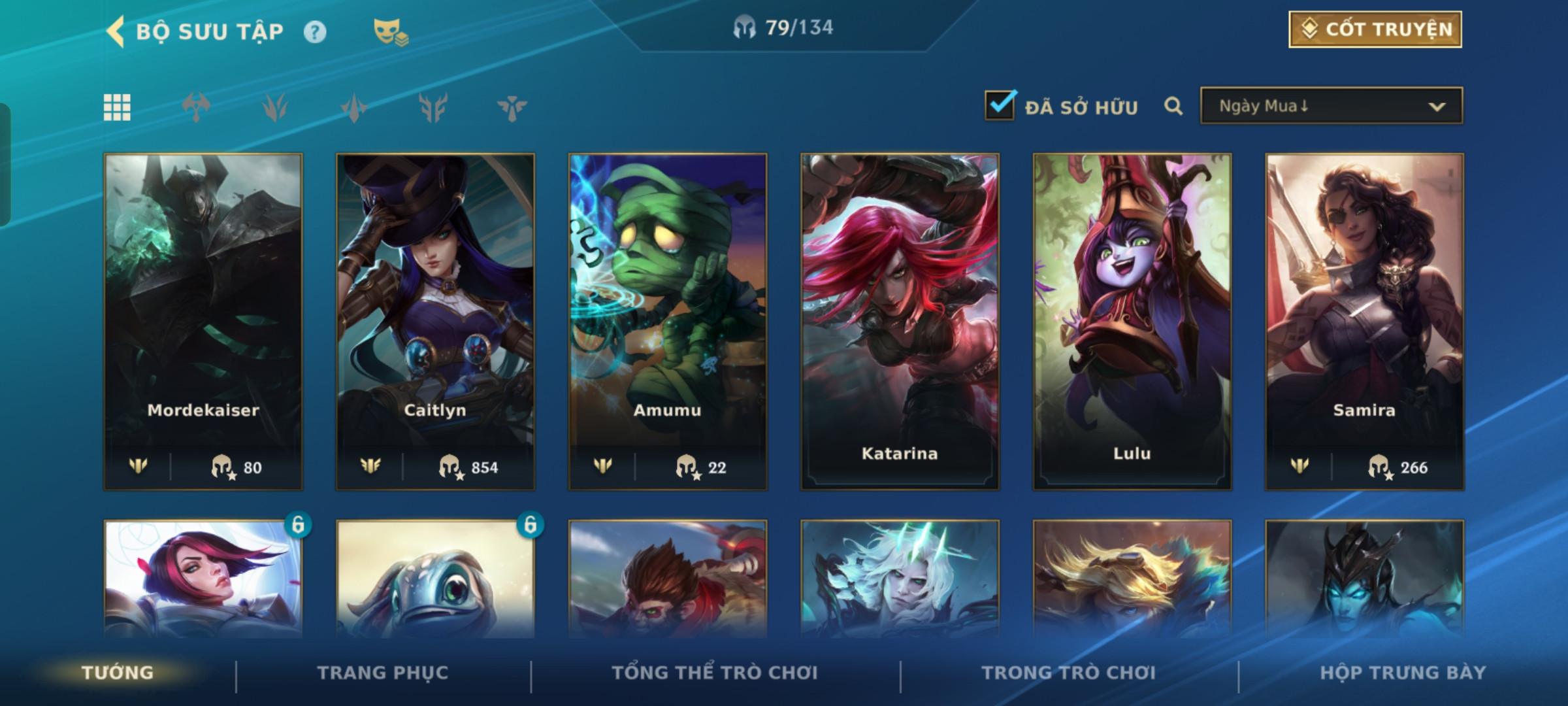View the Samira champion card
Screen dimensions: 1568x706
coord(1364,321)
